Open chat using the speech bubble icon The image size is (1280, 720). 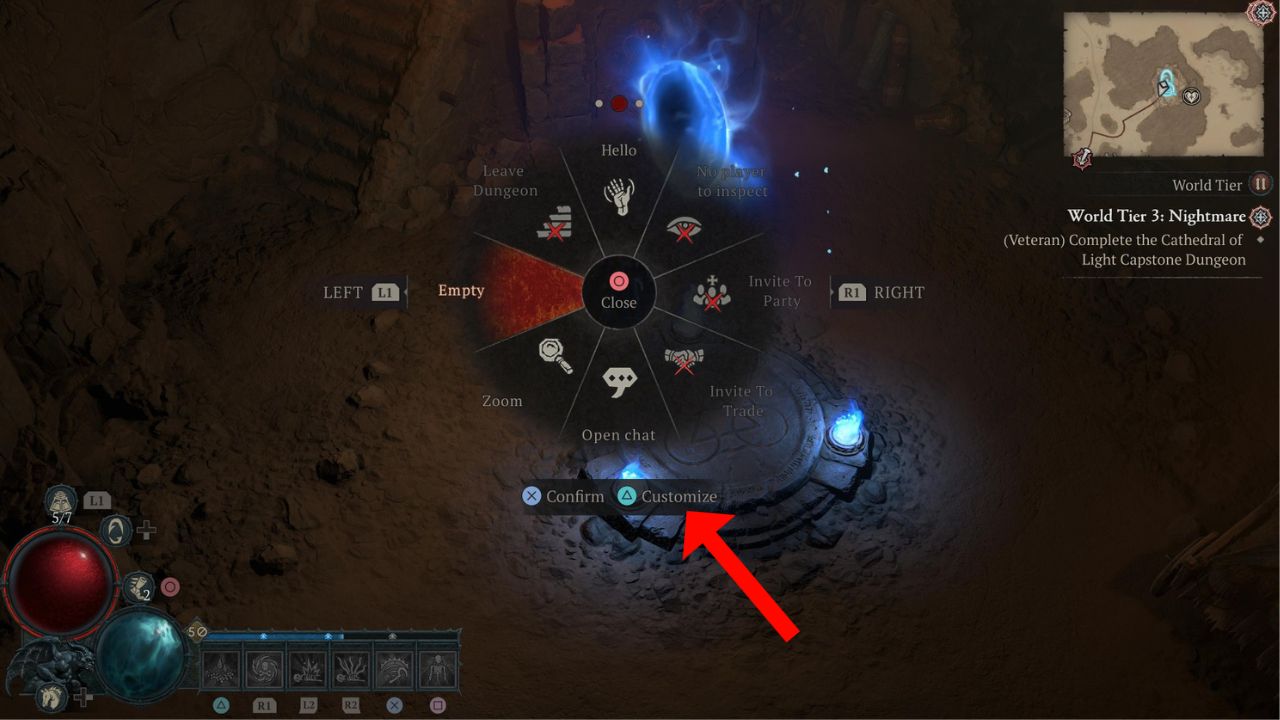click(x=620, y=382)
